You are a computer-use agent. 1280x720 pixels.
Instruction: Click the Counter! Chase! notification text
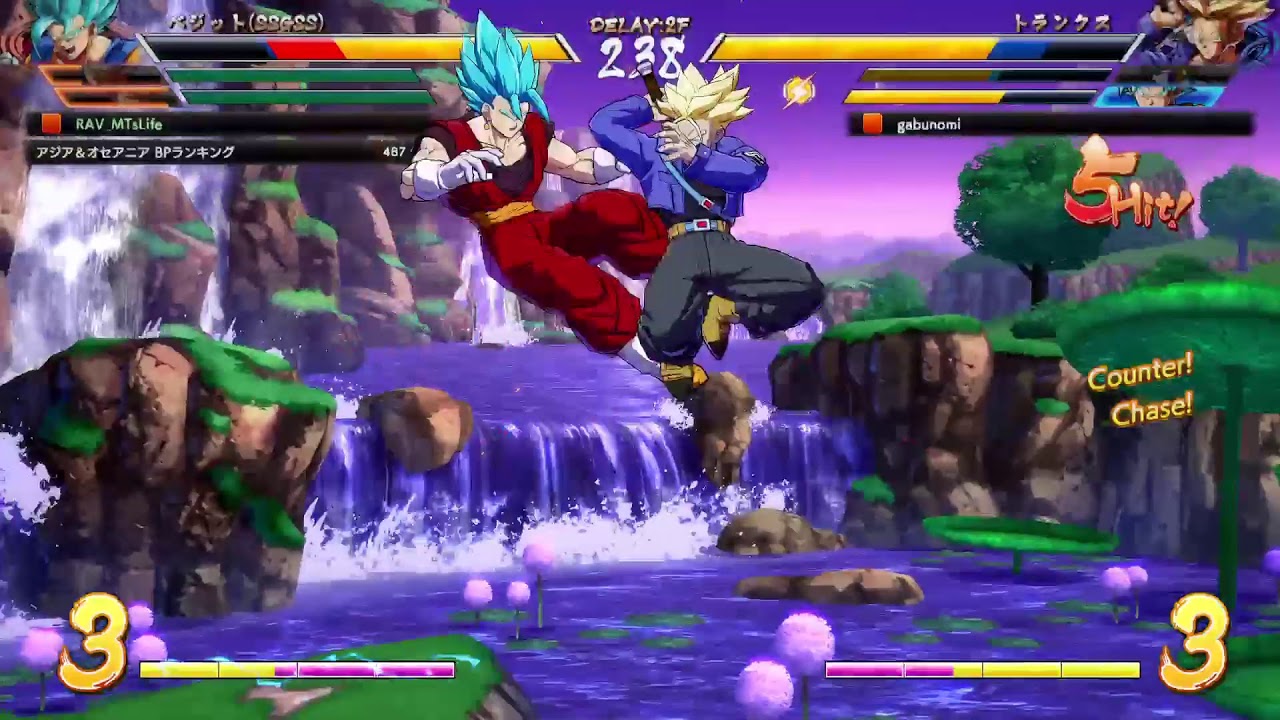[x=1142, y=392]
